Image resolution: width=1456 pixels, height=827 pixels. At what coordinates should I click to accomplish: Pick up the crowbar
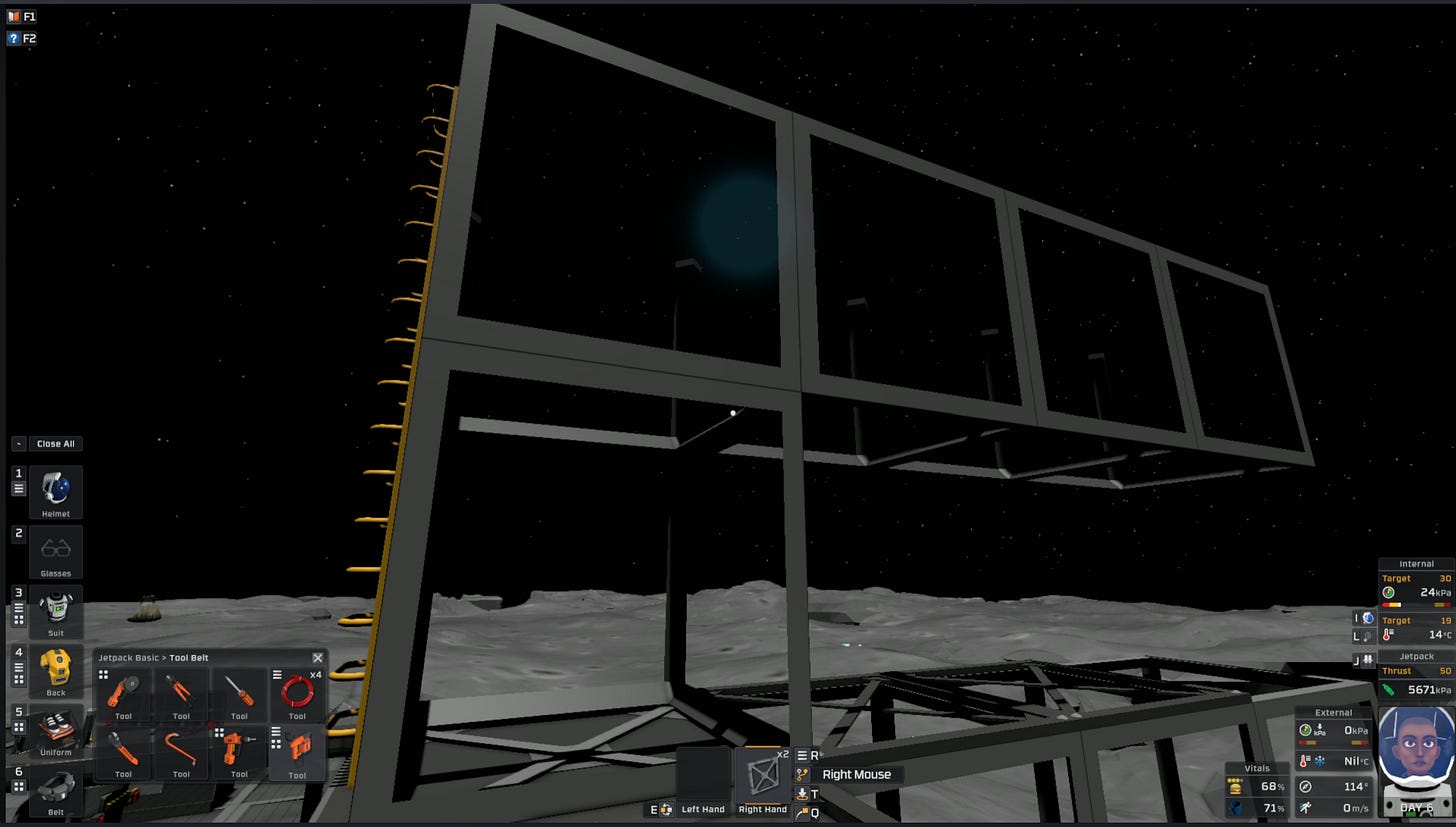tap(181, 748)
